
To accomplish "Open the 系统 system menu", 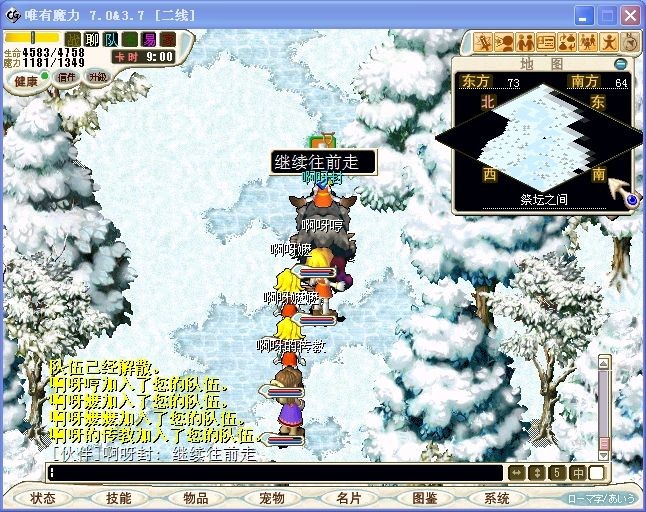I will 497,498.
